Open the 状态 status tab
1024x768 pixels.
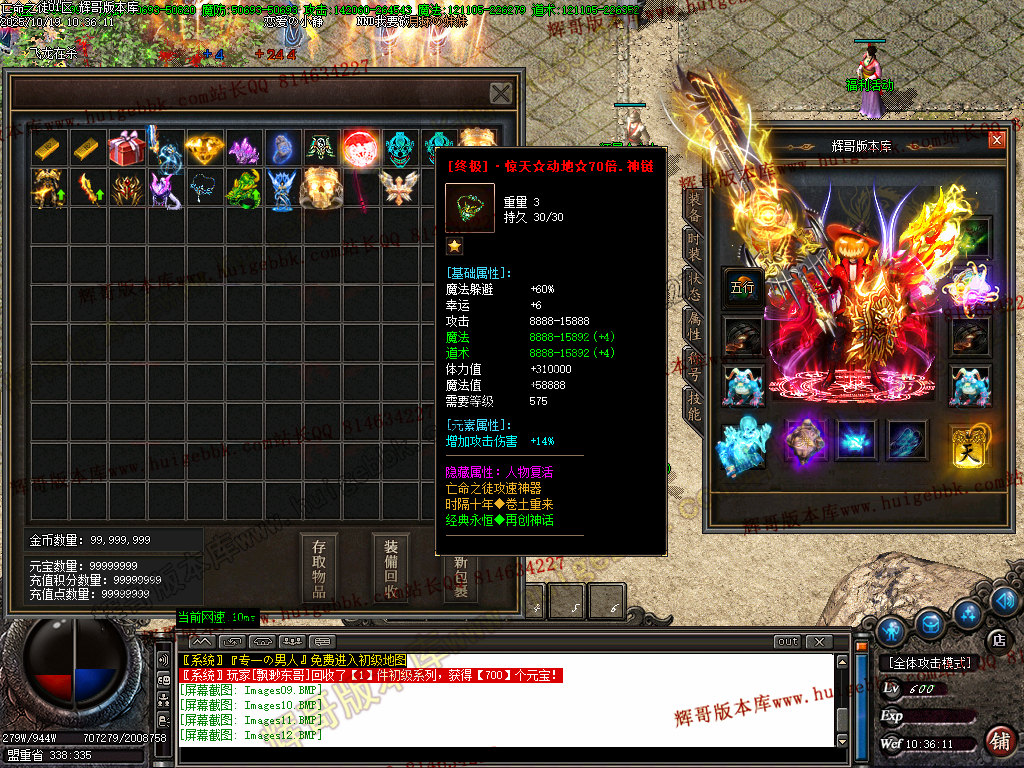[693, 283]
